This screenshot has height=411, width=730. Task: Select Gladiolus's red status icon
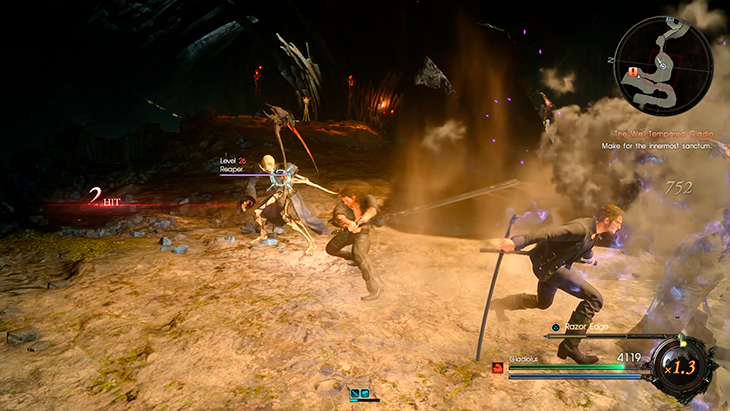coord(496,367)
